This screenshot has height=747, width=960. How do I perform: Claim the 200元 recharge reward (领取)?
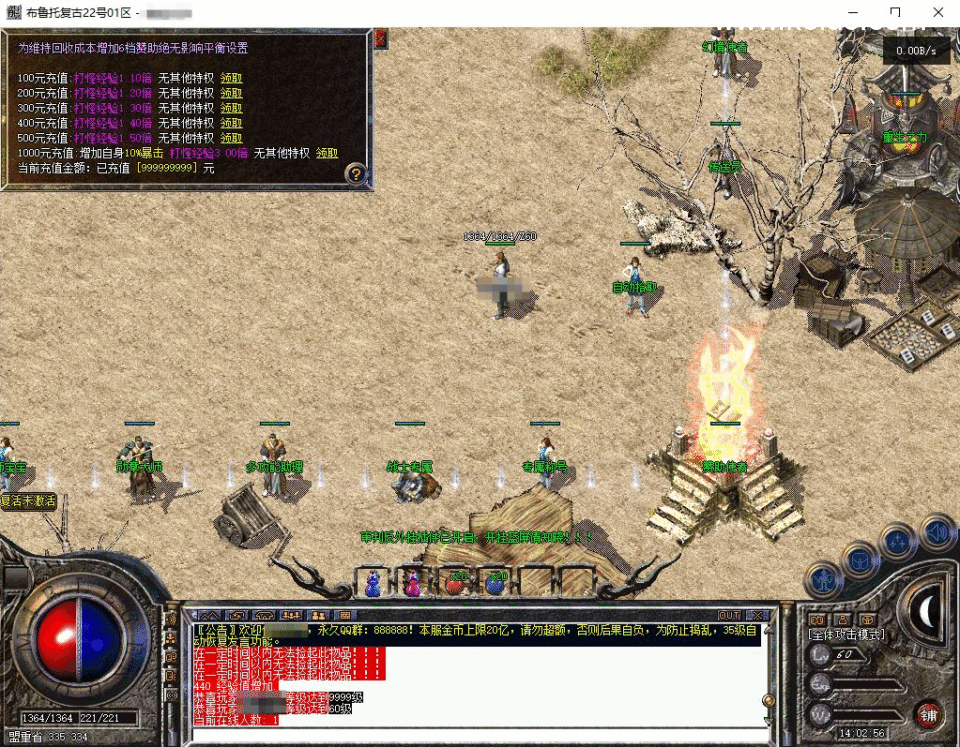[x=231, y=93]
